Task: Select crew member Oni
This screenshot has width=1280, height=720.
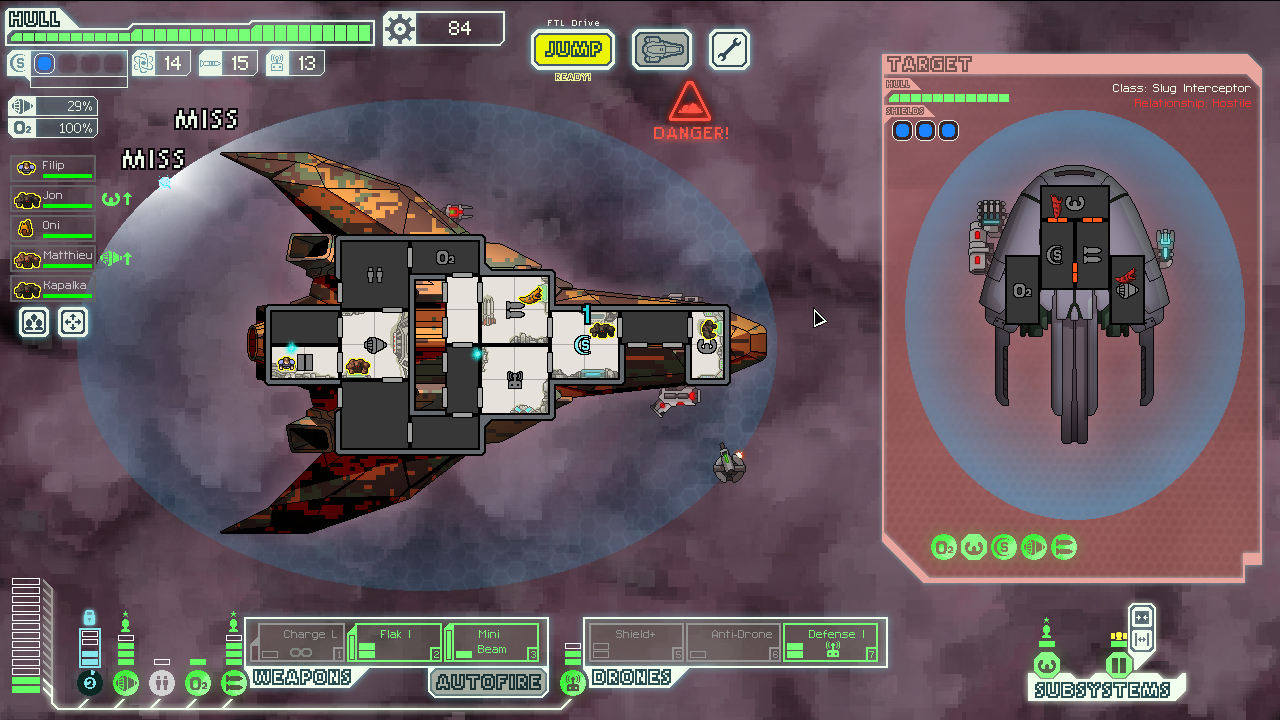Action: (54, 227)
